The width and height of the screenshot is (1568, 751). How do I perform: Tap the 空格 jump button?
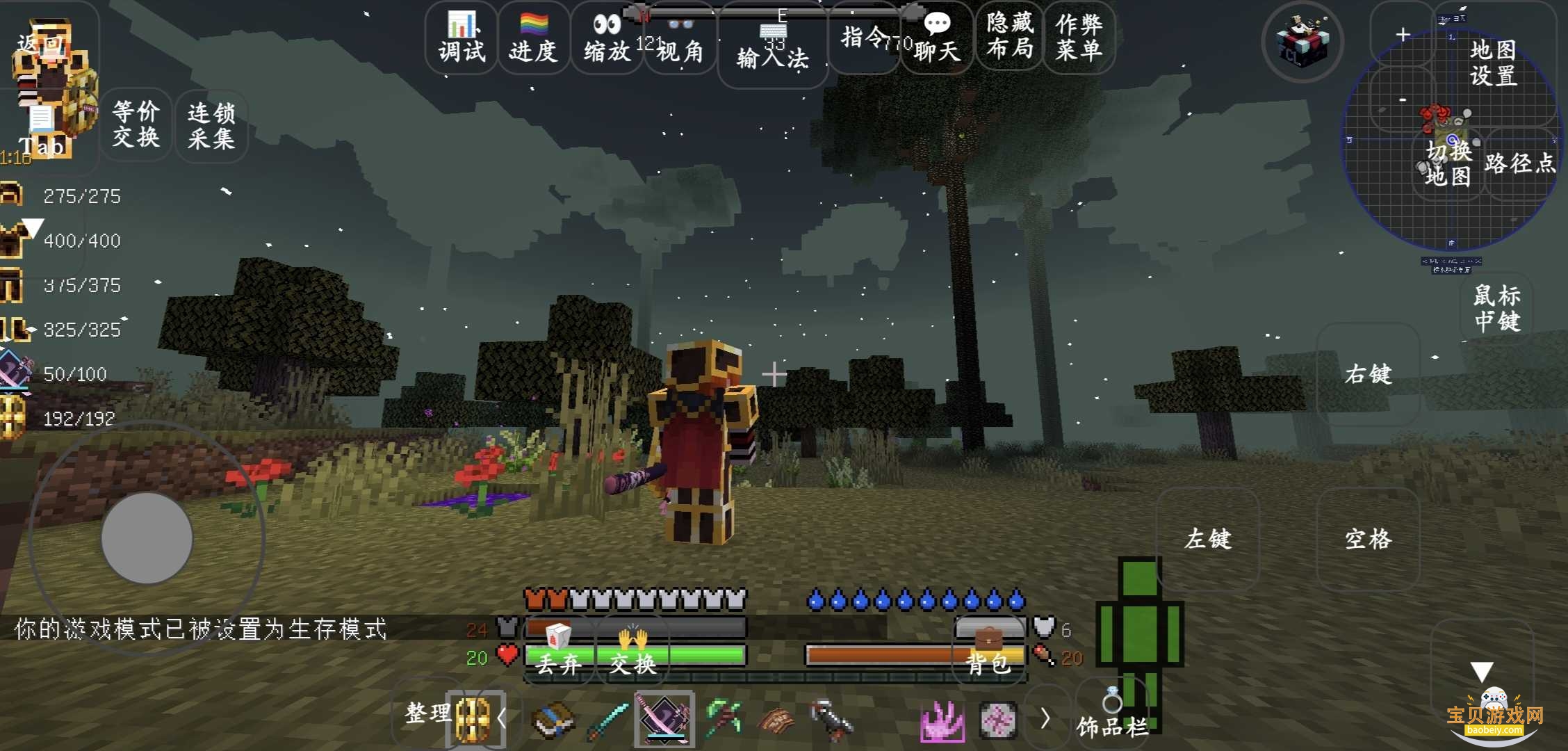click(x=1368, y=540)
